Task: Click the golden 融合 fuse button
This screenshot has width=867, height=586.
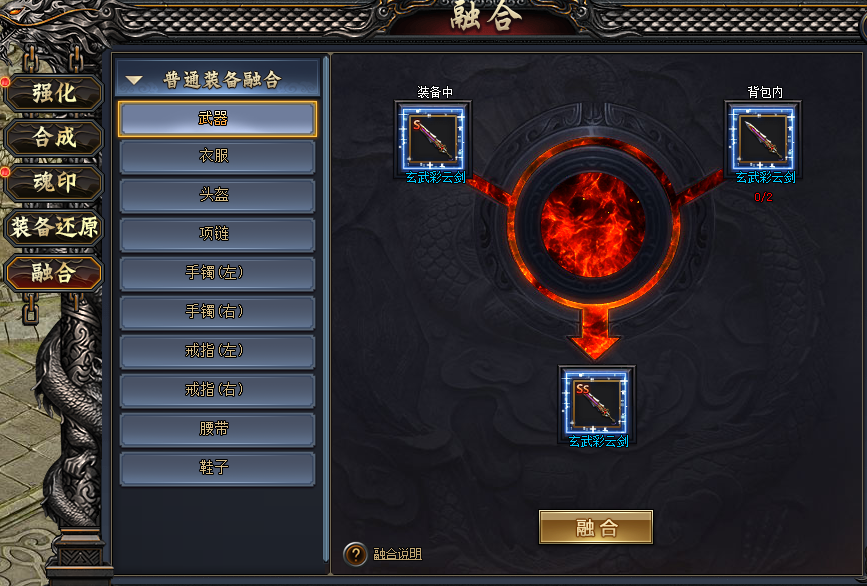Action: click(x=595, y=527)
